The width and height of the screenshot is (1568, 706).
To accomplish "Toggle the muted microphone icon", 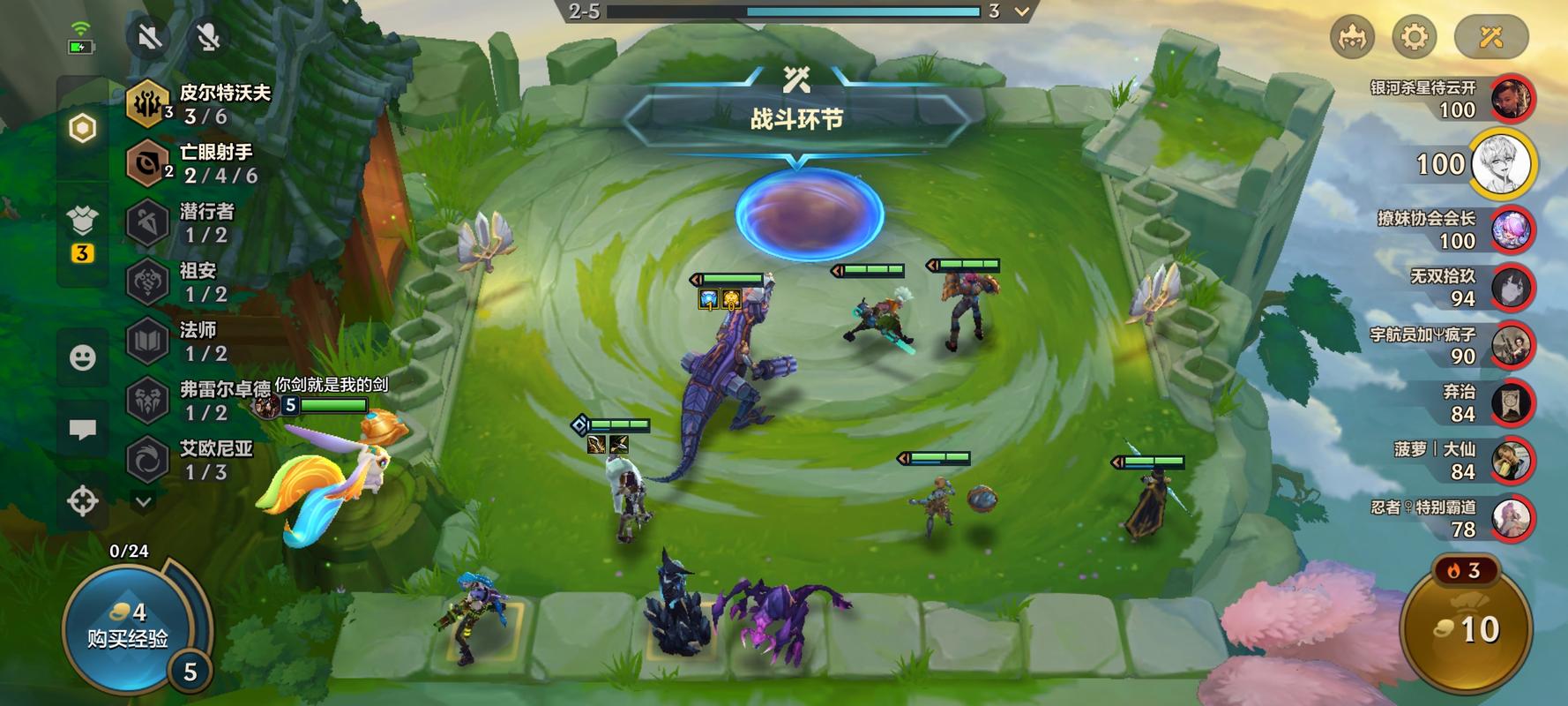I will click(x=208, y=37).
